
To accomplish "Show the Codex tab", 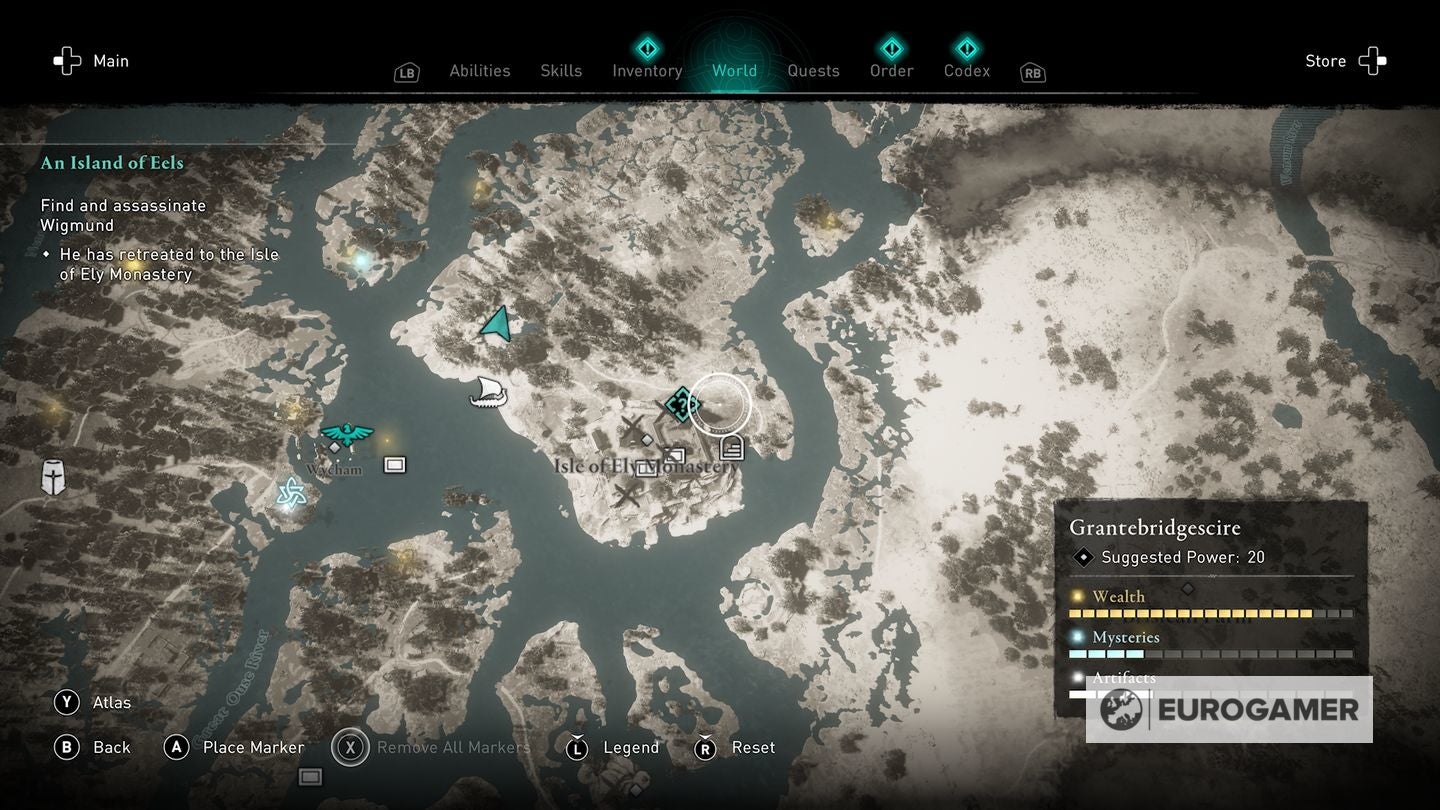I will tap(967, 71).
